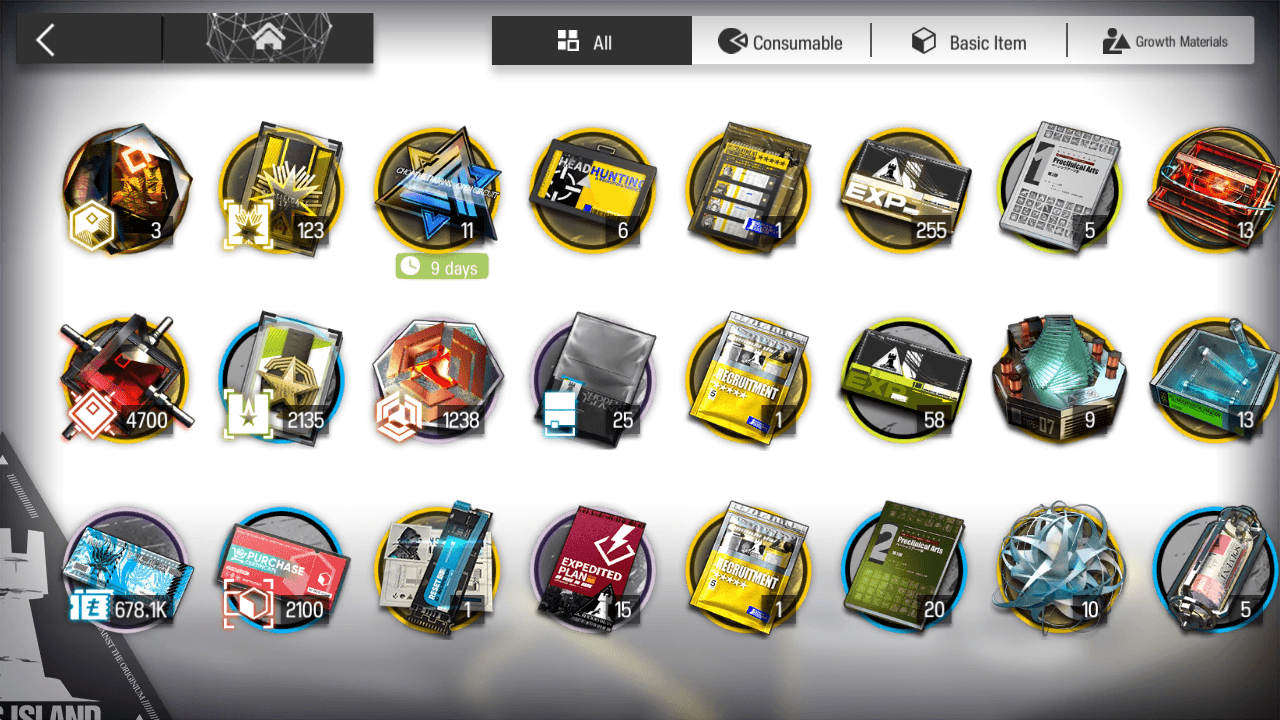Viewport: 1280px width, 720px height.
Task: Open the Basic Item tab
Action: tap(969, 42)
